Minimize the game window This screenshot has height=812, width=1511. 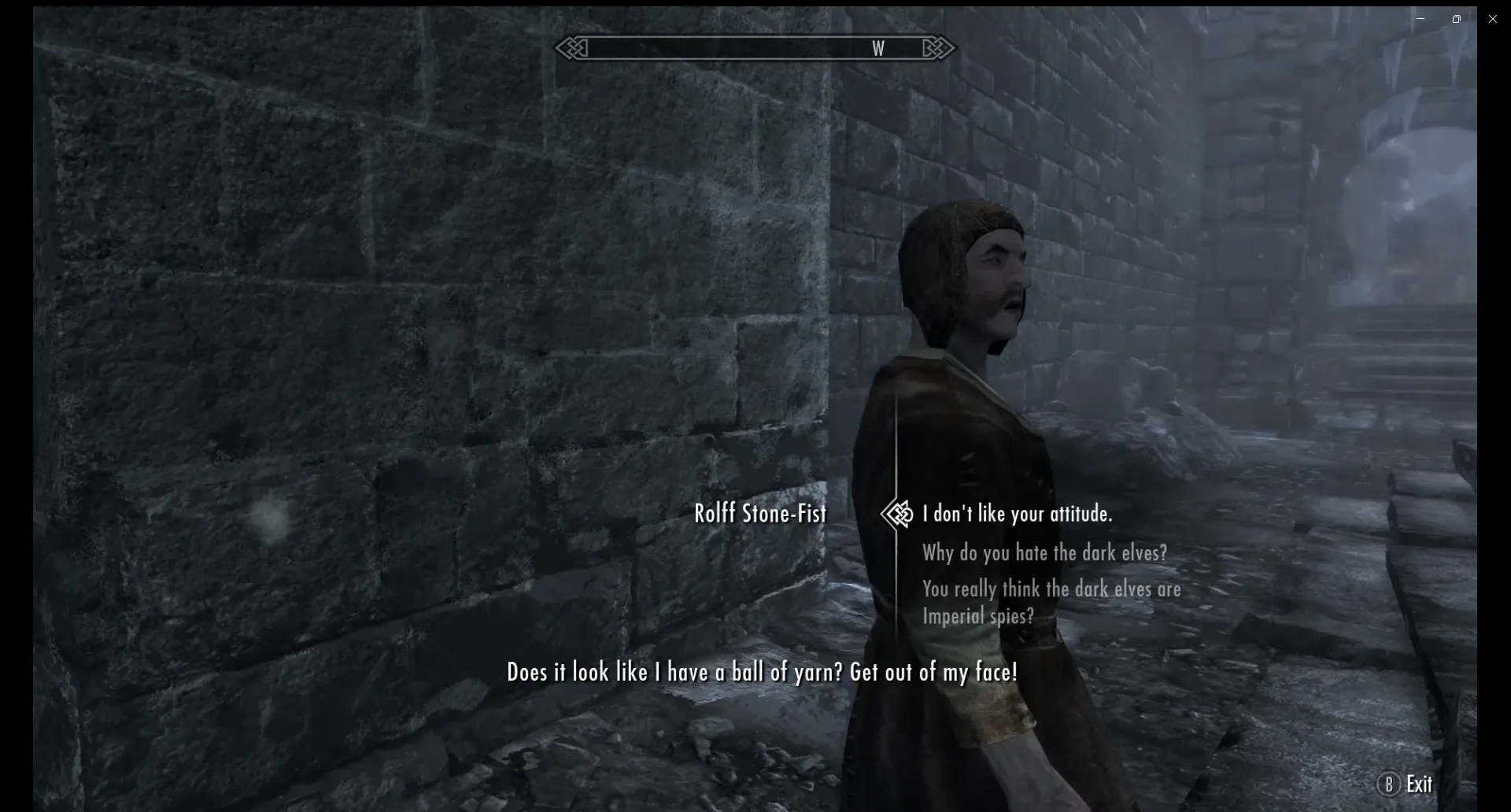tap(1420, 19)
